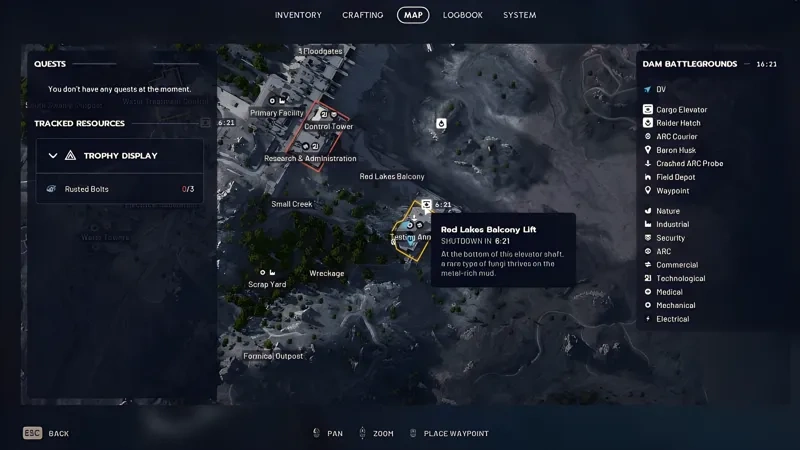Viewport: 800px width, 450px height.
Task: Click the Control Tower map label
Action: [x=328, y=127]
